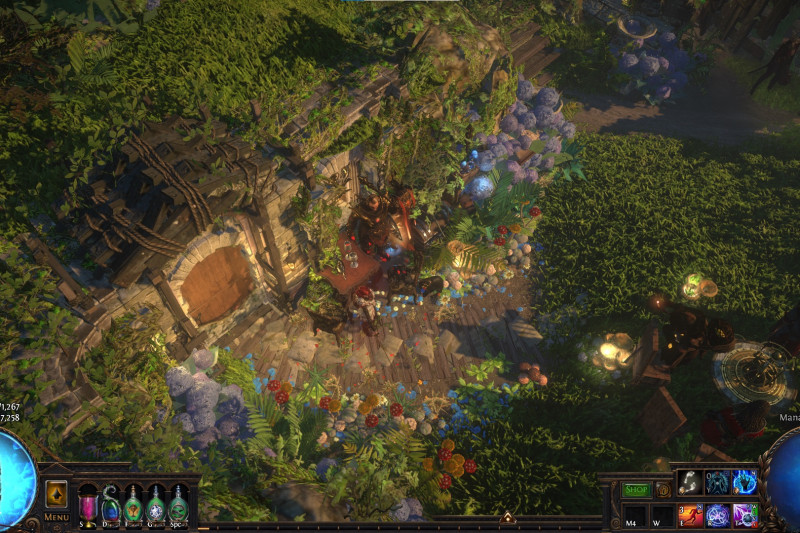Activate the purple arcane circle skill
The image size is (800, 533).
717,515
